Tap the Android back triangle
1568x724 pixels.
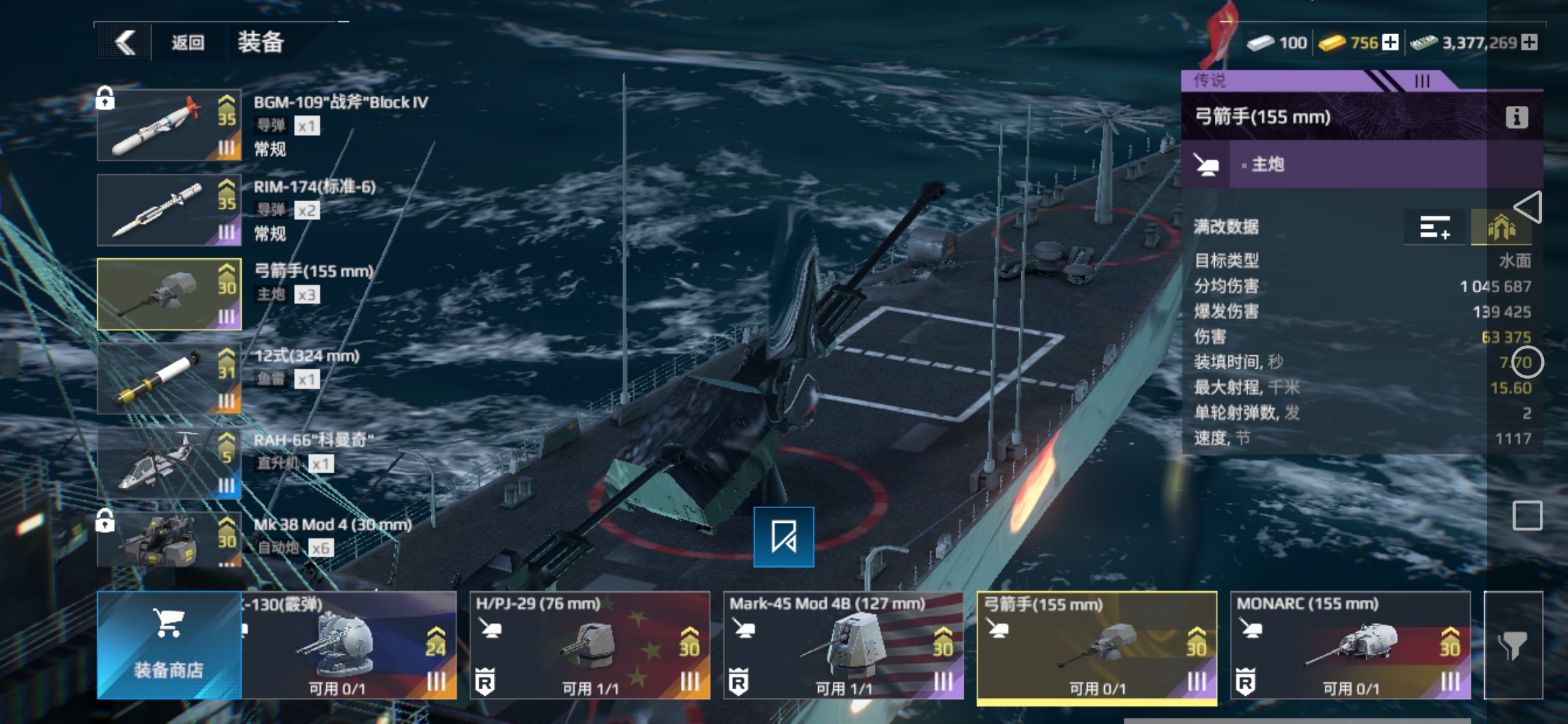click(1528, 207)
